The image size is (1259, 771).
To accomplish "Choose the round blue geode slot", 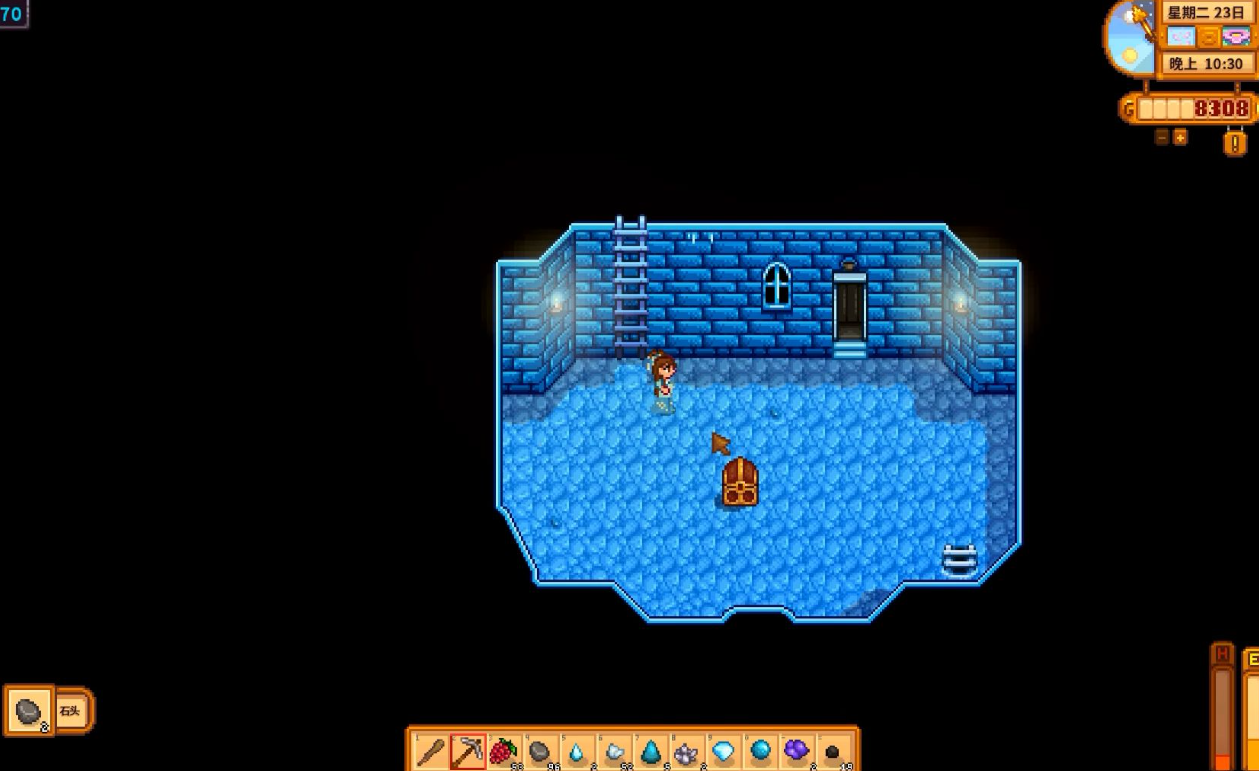I will 760,751.
